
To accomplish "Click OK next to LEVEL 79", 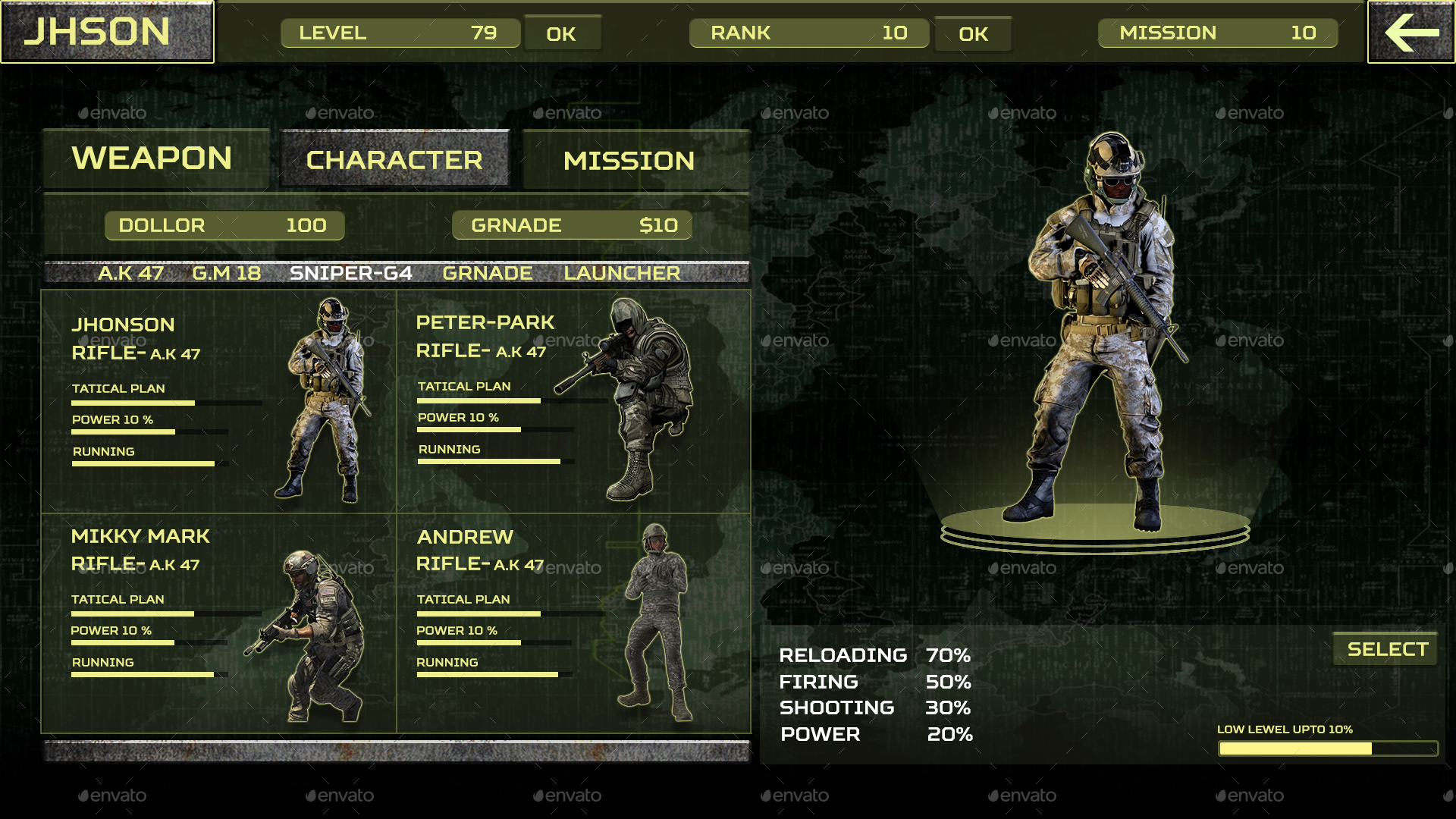I will [x=563, y=33].
